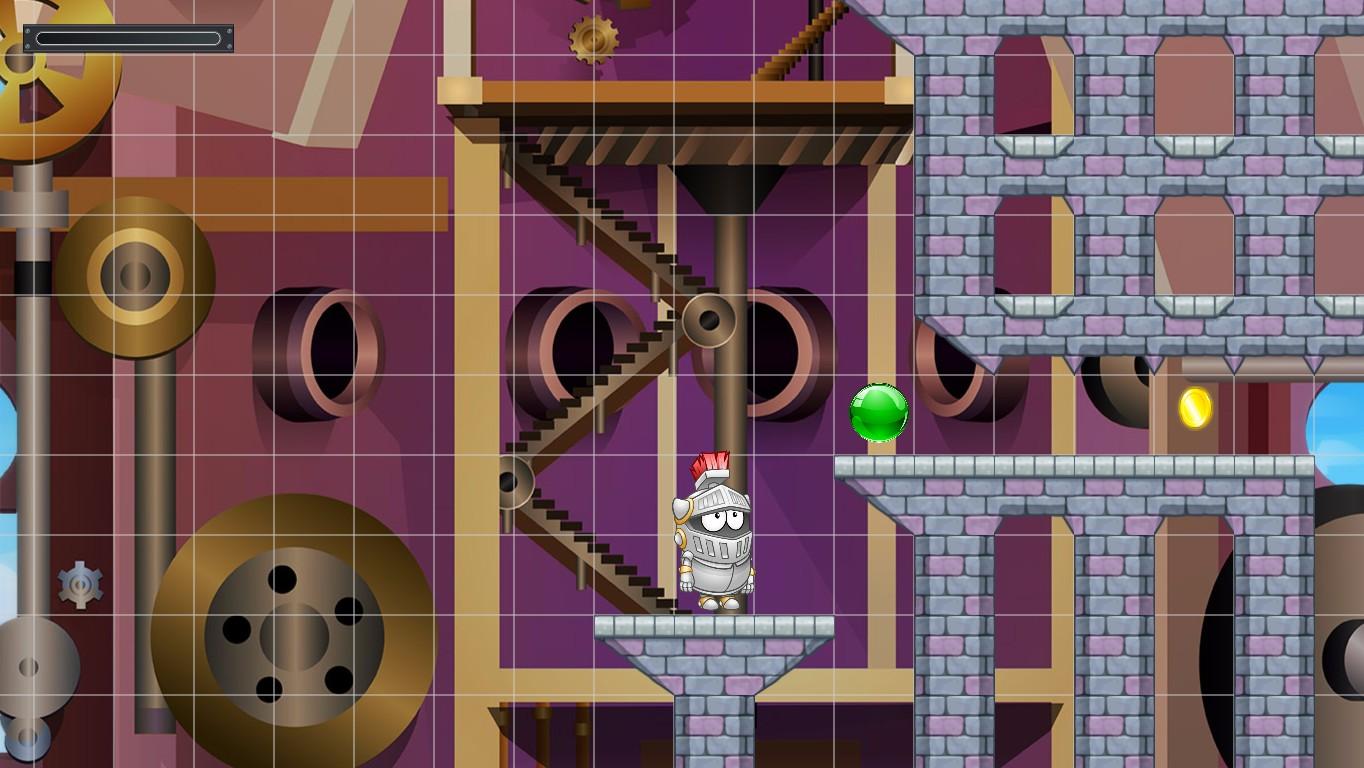Image resolution: width=1364 pixels, height=768 pixels.
Task: Collect the gold coin near the right tower
Action: [1196, 409]
